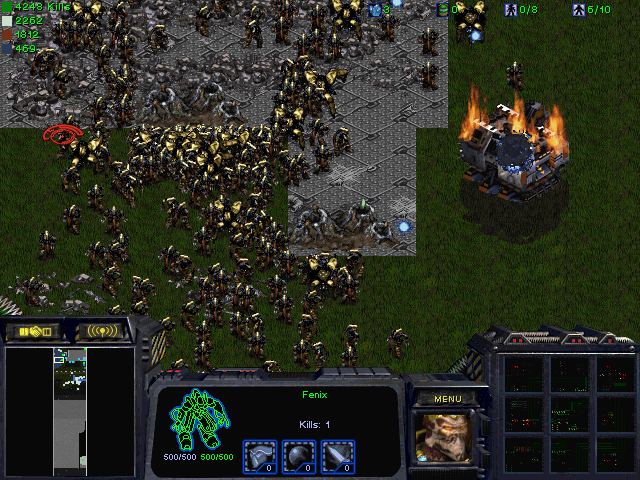Image resolution: width=640 pixels, height=480 pixels.
Task: Inspect the ground armor upgrade icon
Action: pos(259,454)
